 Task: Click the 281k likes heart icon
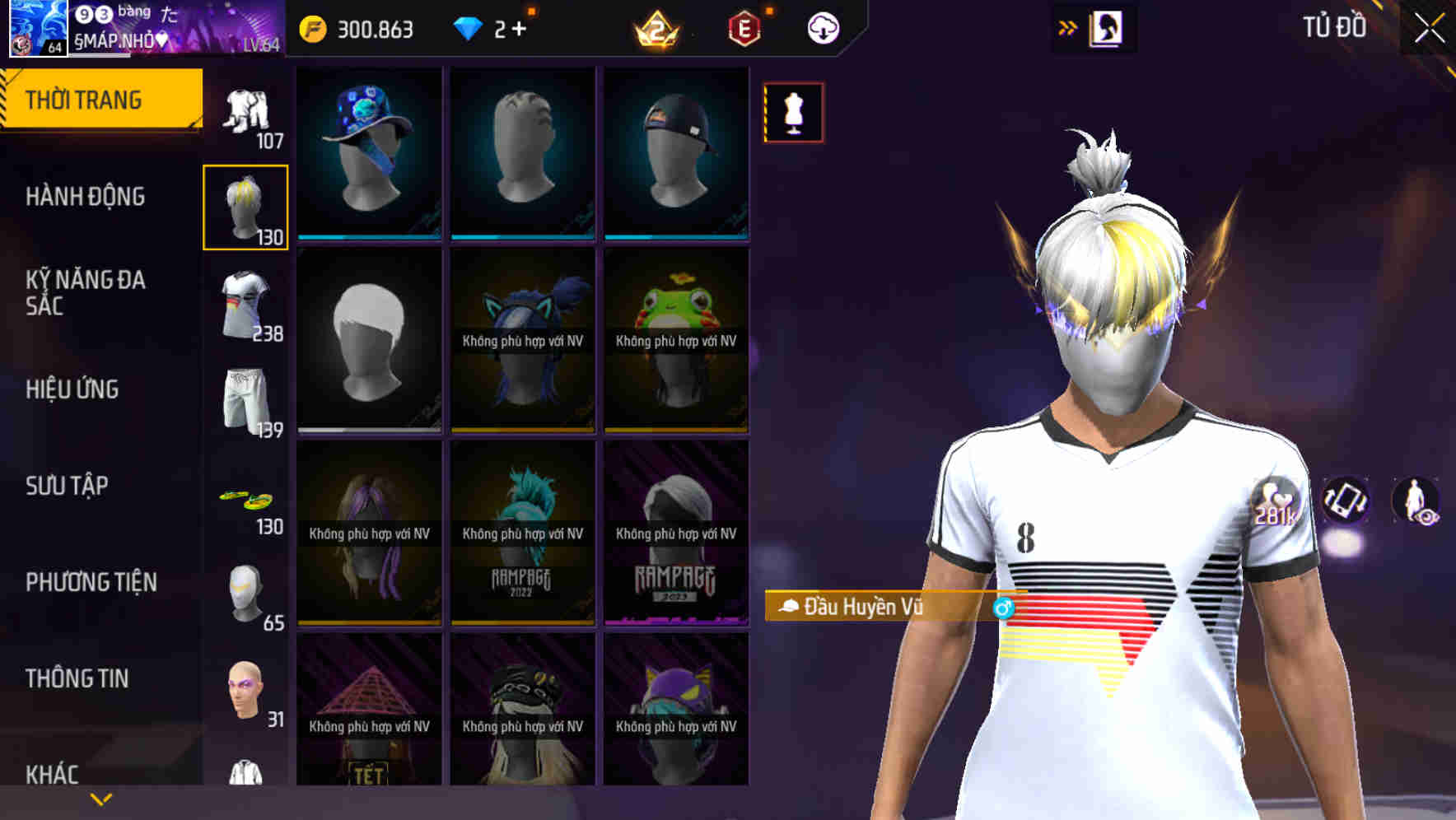(1271, 500)
